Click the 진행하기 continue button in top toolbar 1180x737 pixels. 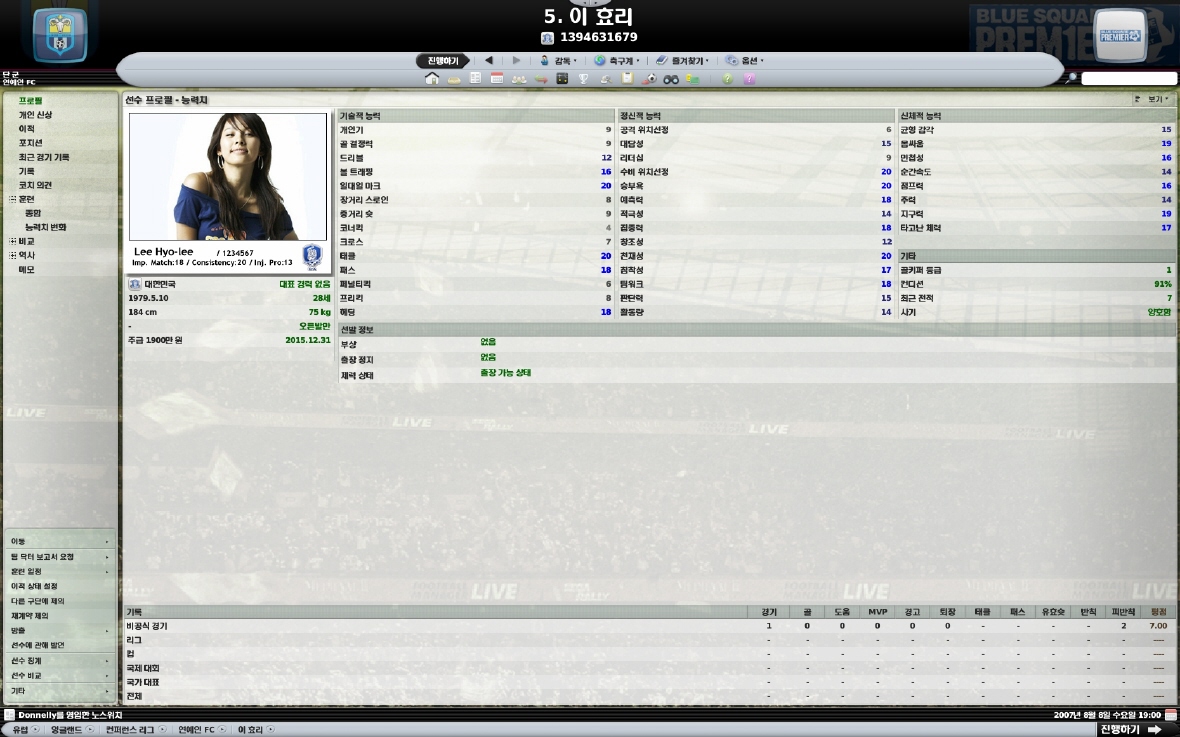[x=442, y=61]
